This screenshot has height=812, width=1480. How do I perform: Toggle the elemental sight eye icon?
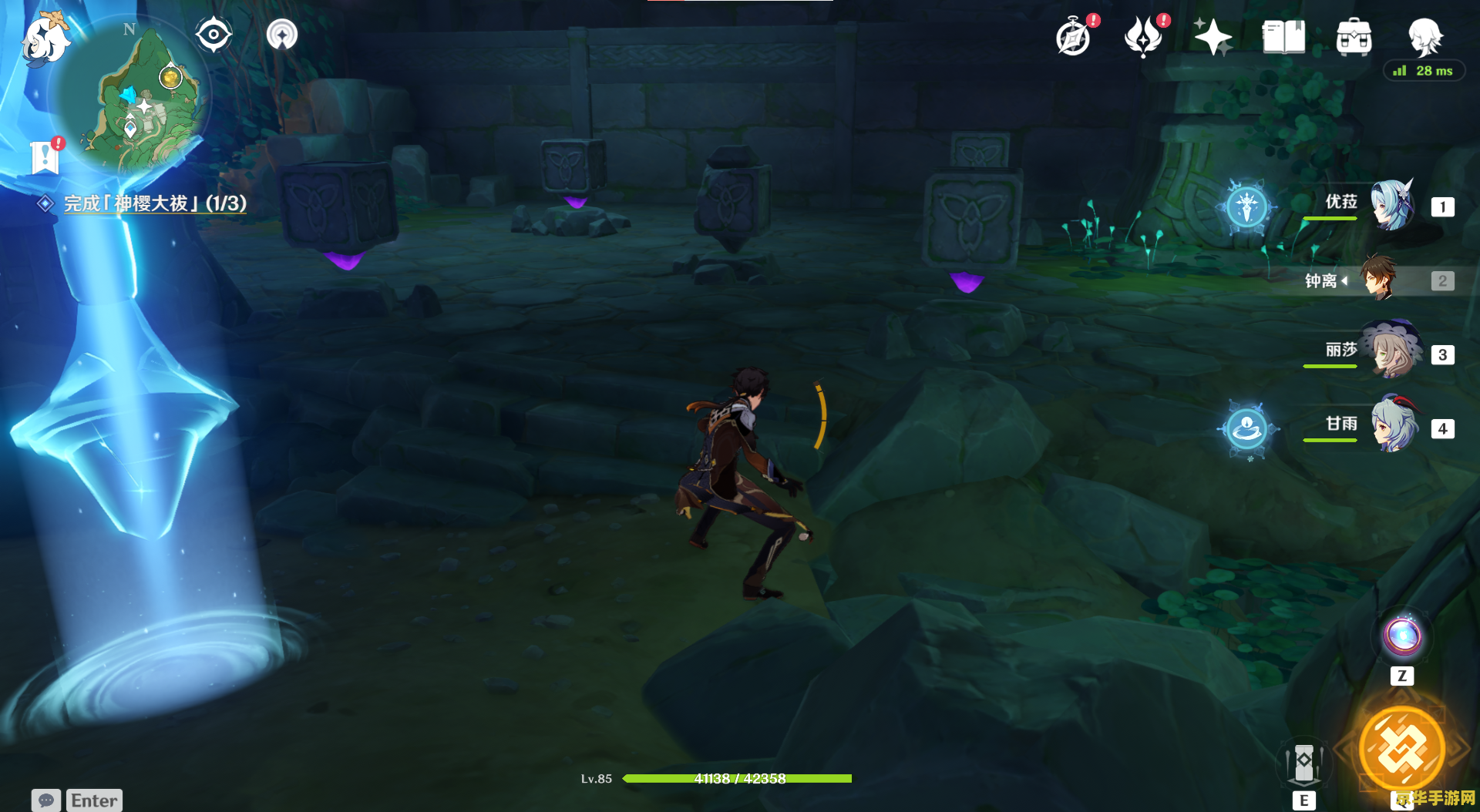pos(214,35)
